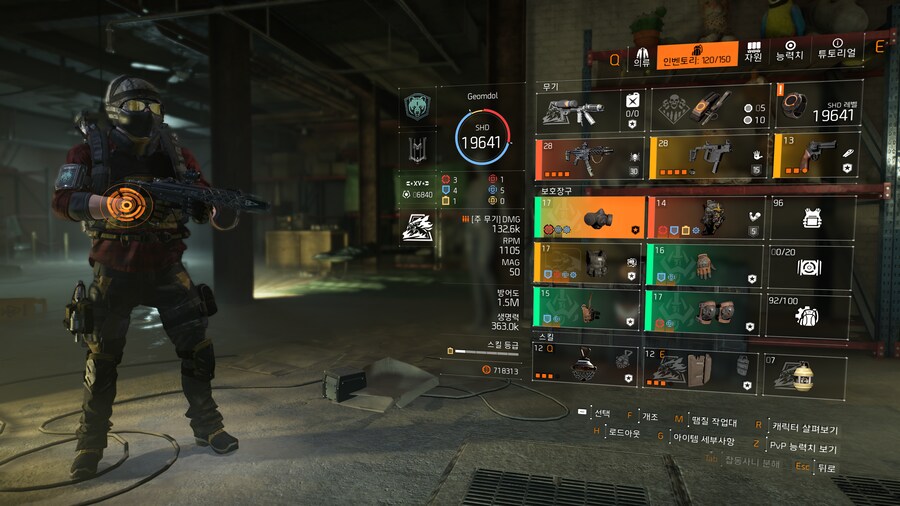Open the SHD watch slot showing 19641
The height and width of the screenshot is (506, 900).
click(814, 109)
